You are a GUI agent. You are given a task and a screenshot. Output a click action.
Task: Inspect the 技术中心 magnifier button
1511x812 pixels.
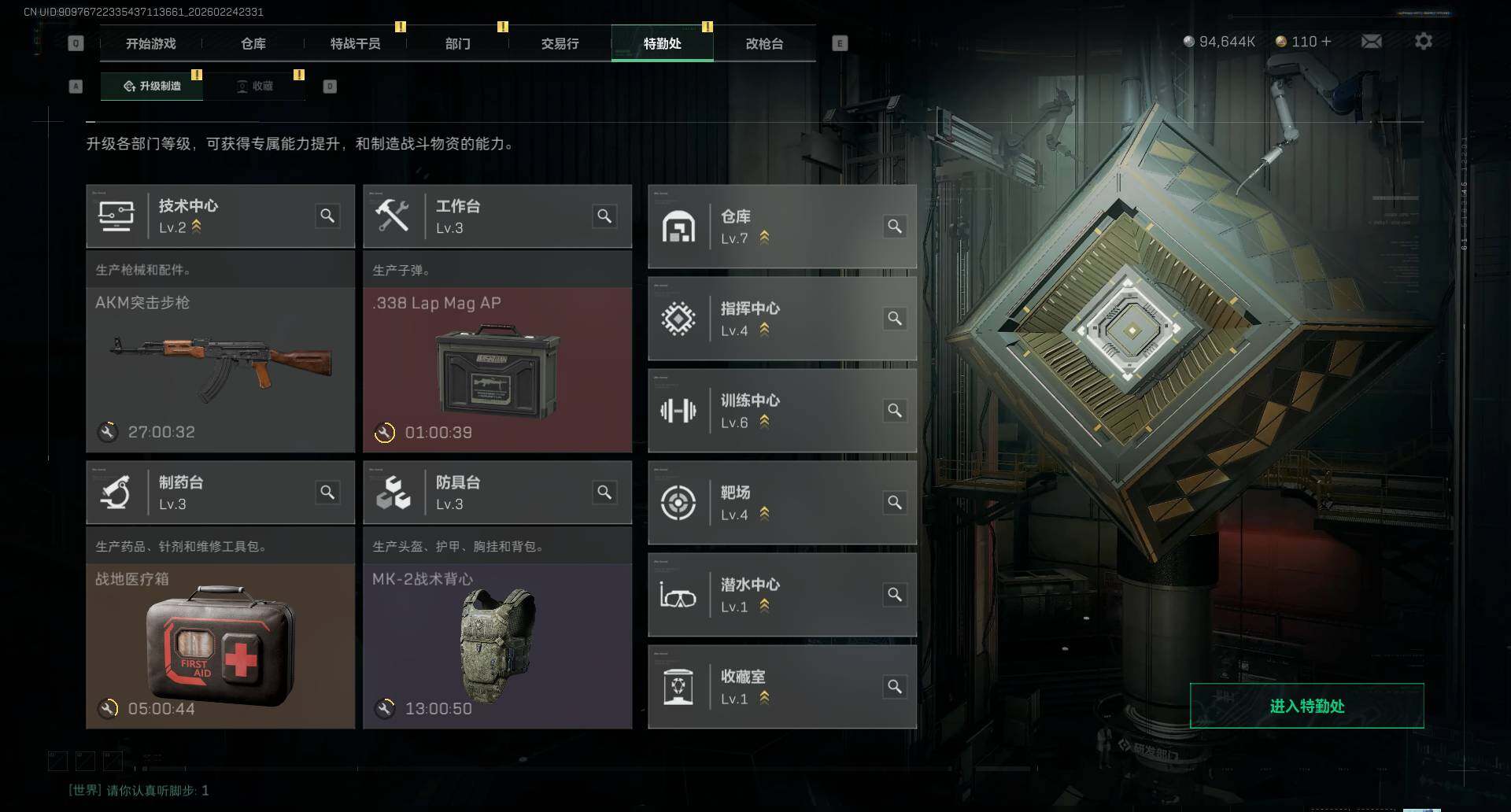point(327,216)
